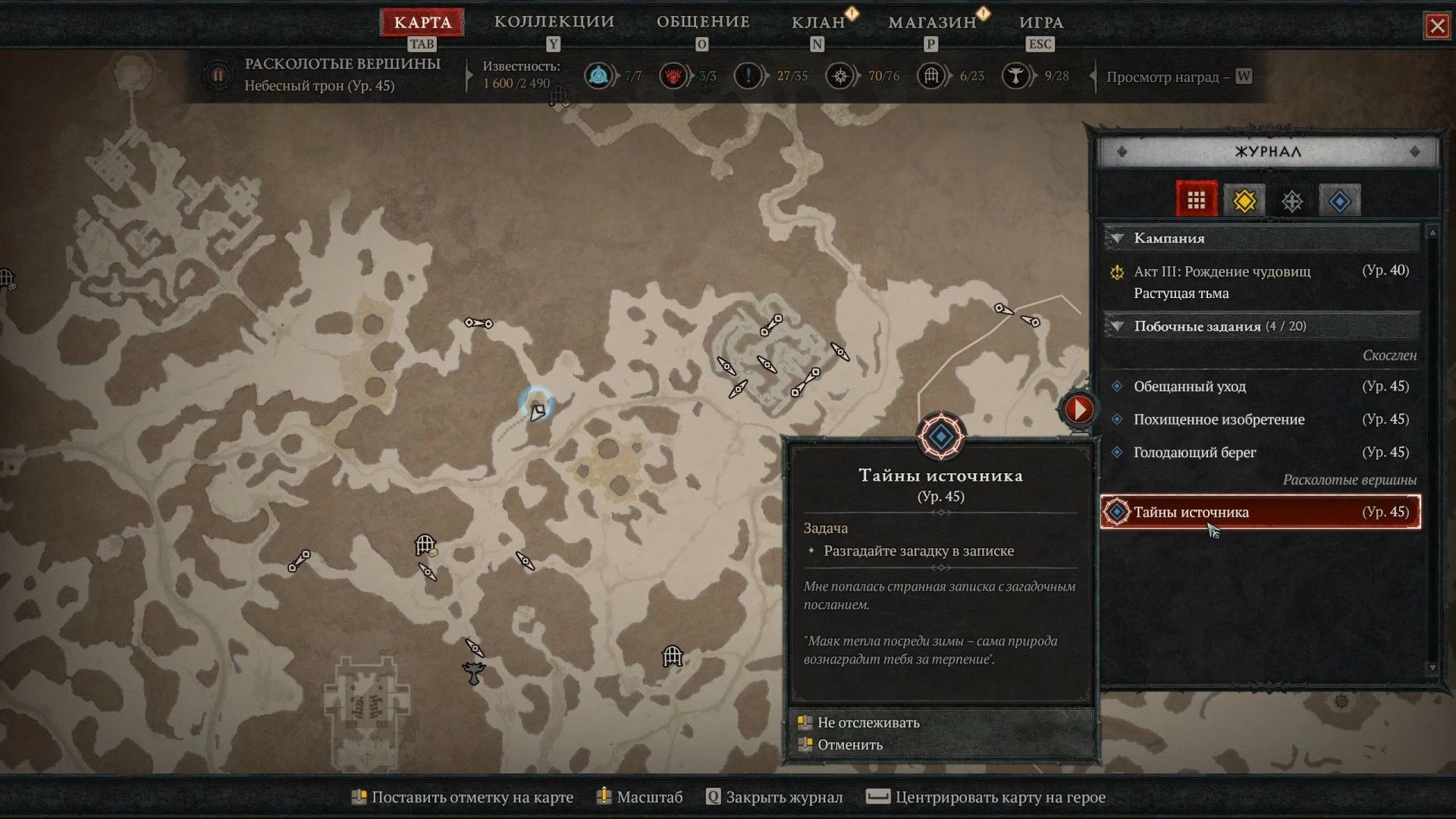Image resolution: width=1456 pixels, height=819 pixels.
Task: Open the Коллекции tab
Action: pyautogui.click(x=554, y=22)
